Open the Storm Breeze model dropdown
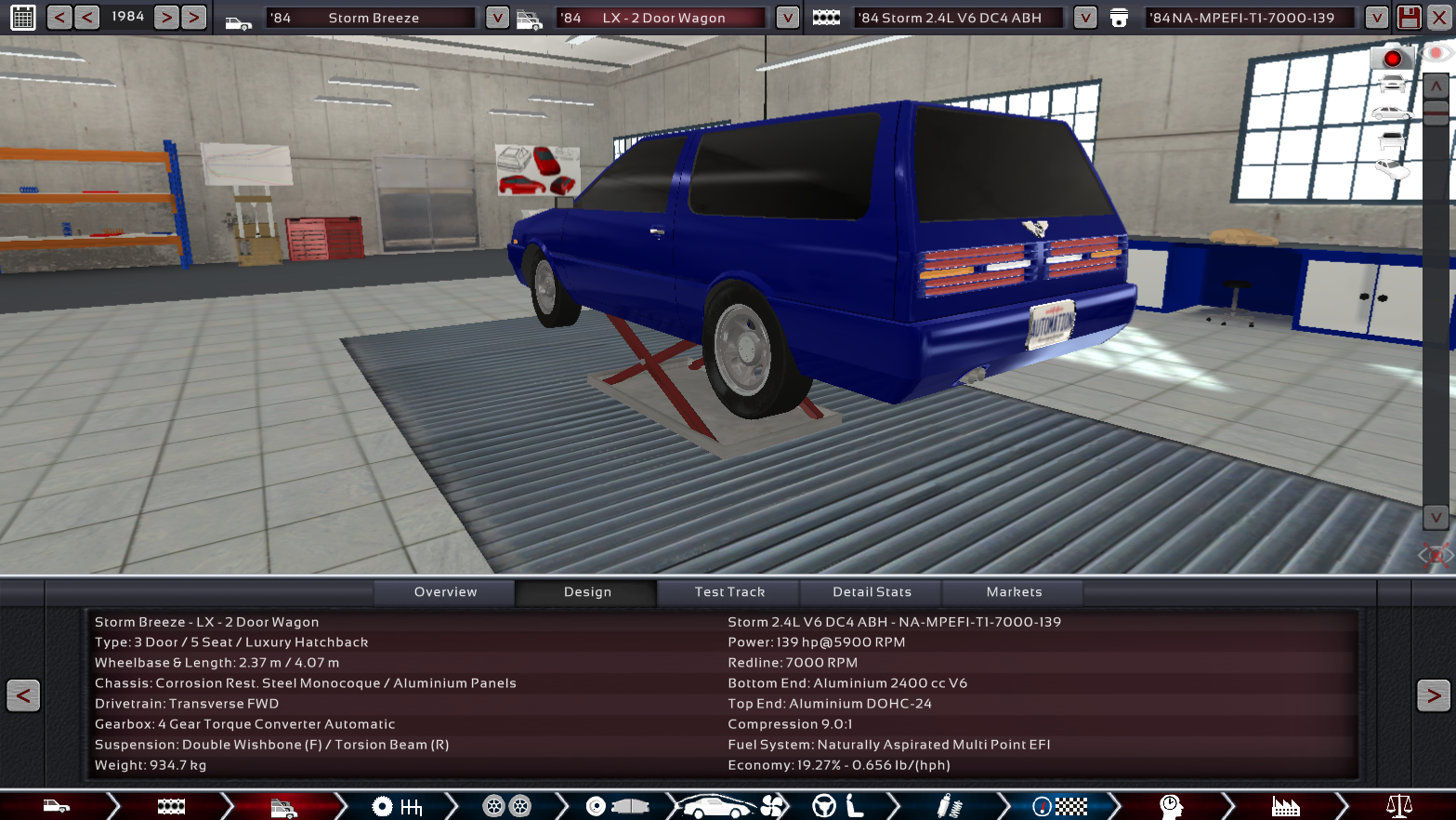 pos(497,18)
